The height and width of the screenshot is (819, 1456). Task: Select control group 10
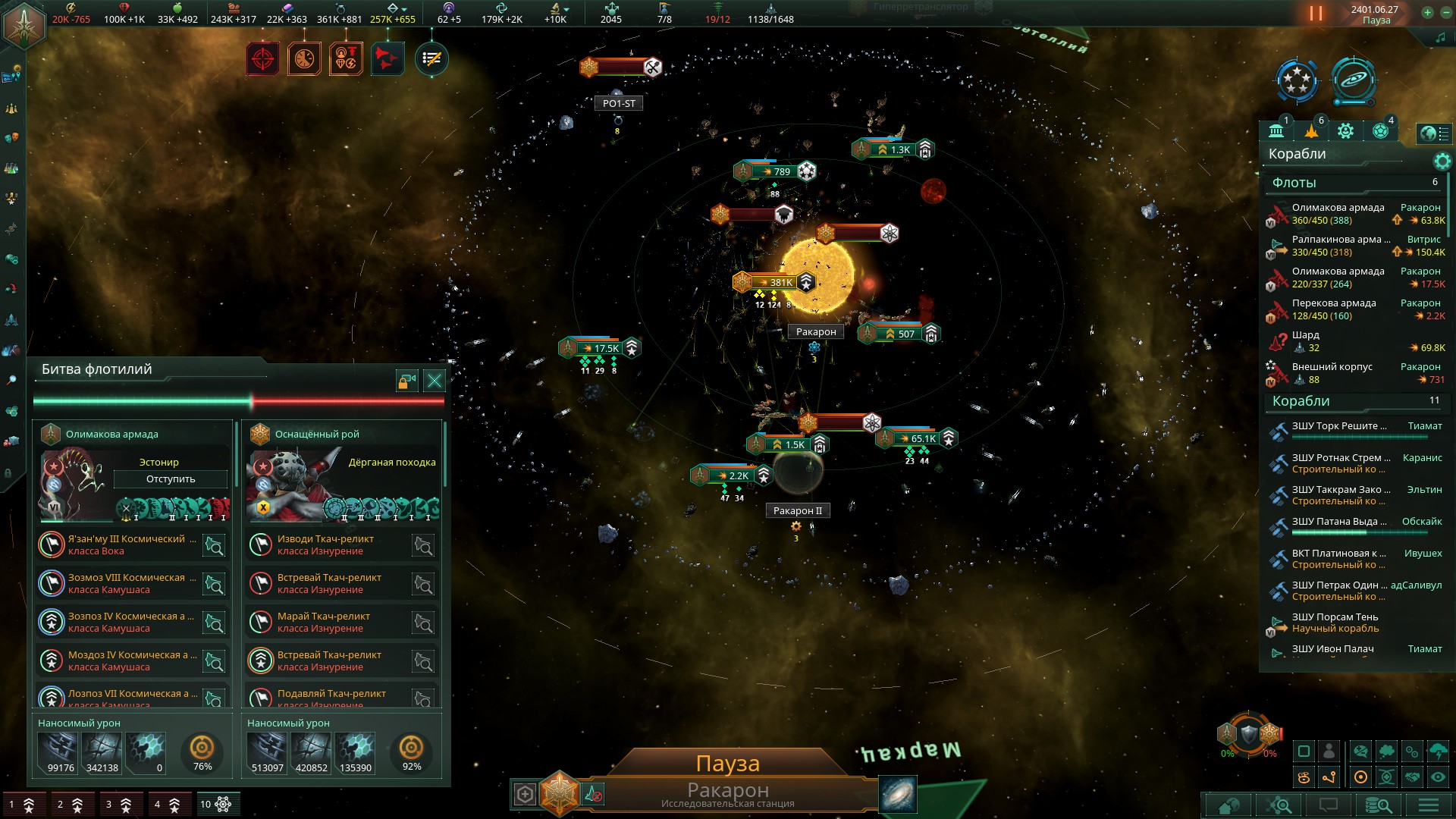215,805
